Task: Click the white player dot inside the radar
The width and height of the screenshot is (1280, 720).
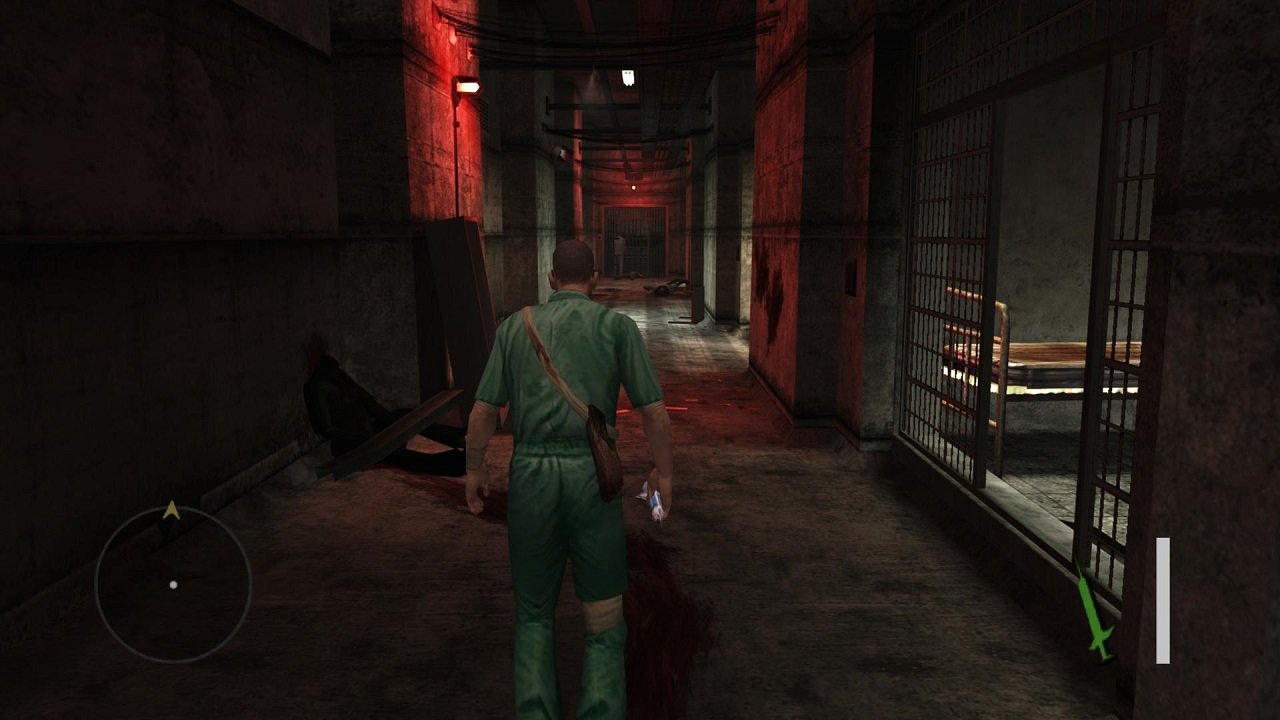Action: (x=173, y=585)
